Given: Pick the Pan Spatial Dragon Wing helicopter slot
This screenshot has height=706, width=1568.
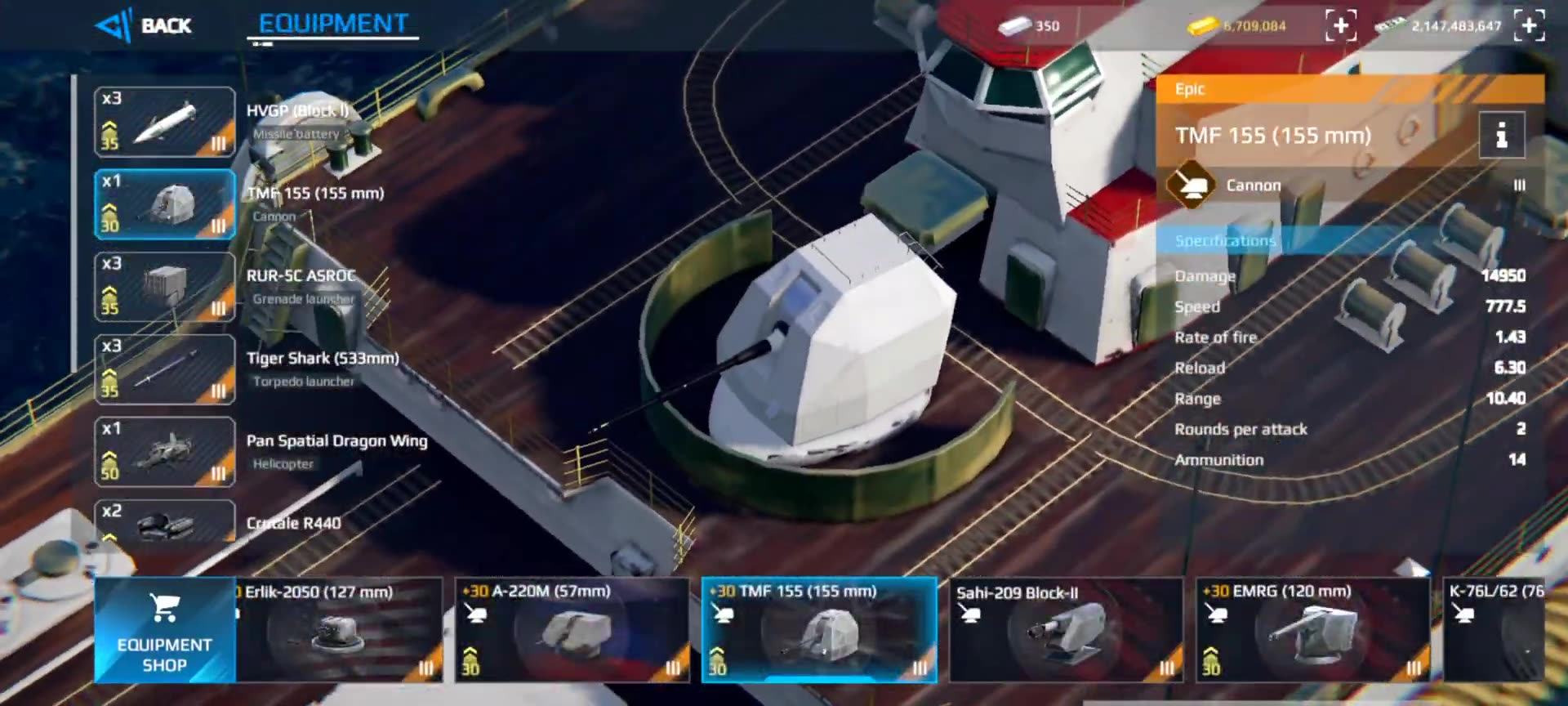Looking at the screenshot, I should click(165, 452).
